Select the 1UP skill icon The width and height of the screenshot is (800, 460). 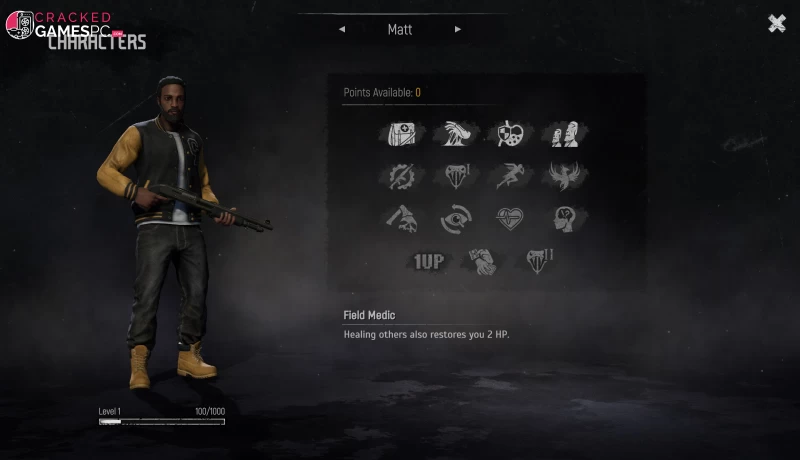(428, 262)
